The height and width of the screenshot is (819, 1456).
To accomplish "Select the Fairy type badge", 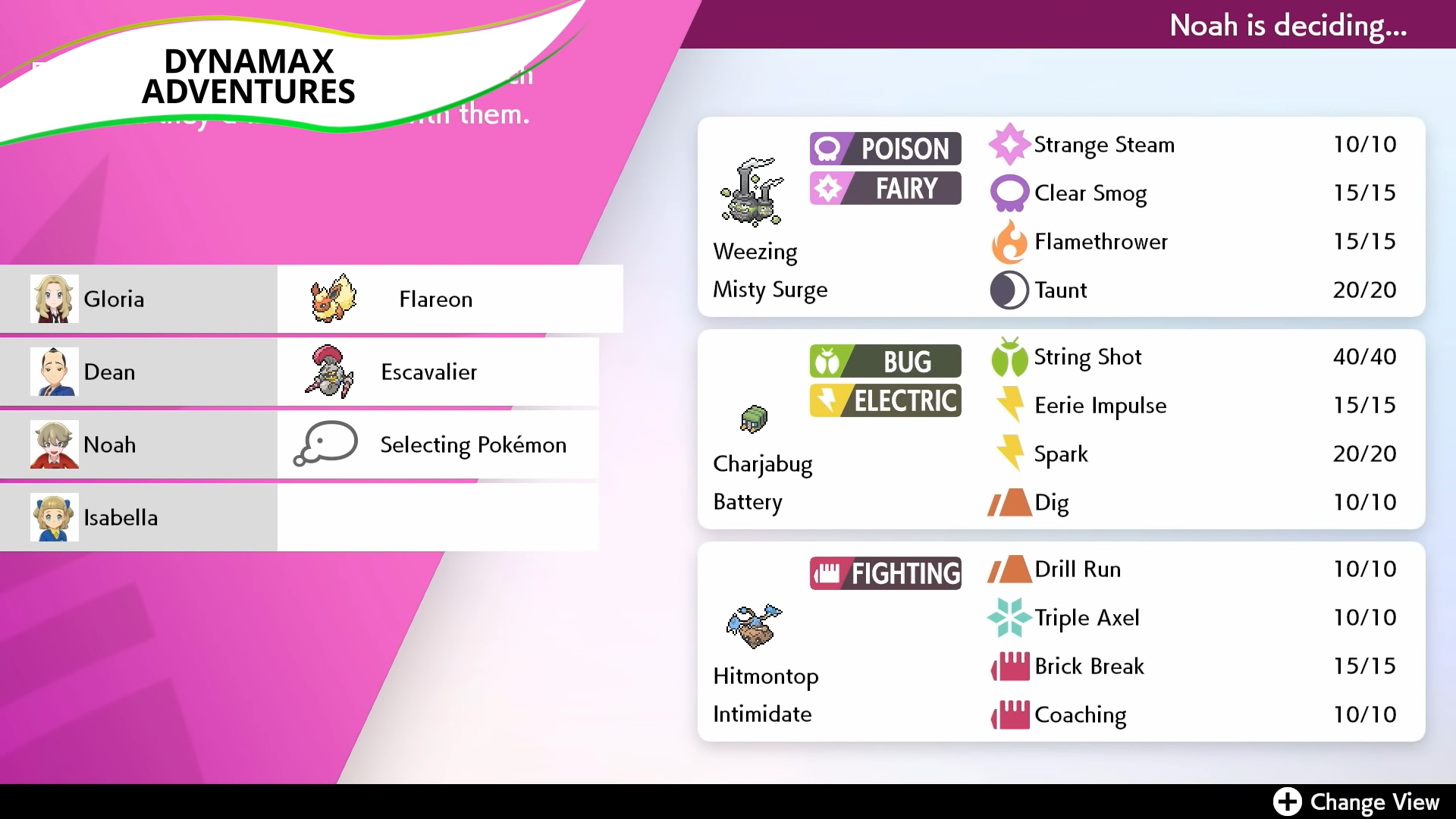I will (884, 188).
